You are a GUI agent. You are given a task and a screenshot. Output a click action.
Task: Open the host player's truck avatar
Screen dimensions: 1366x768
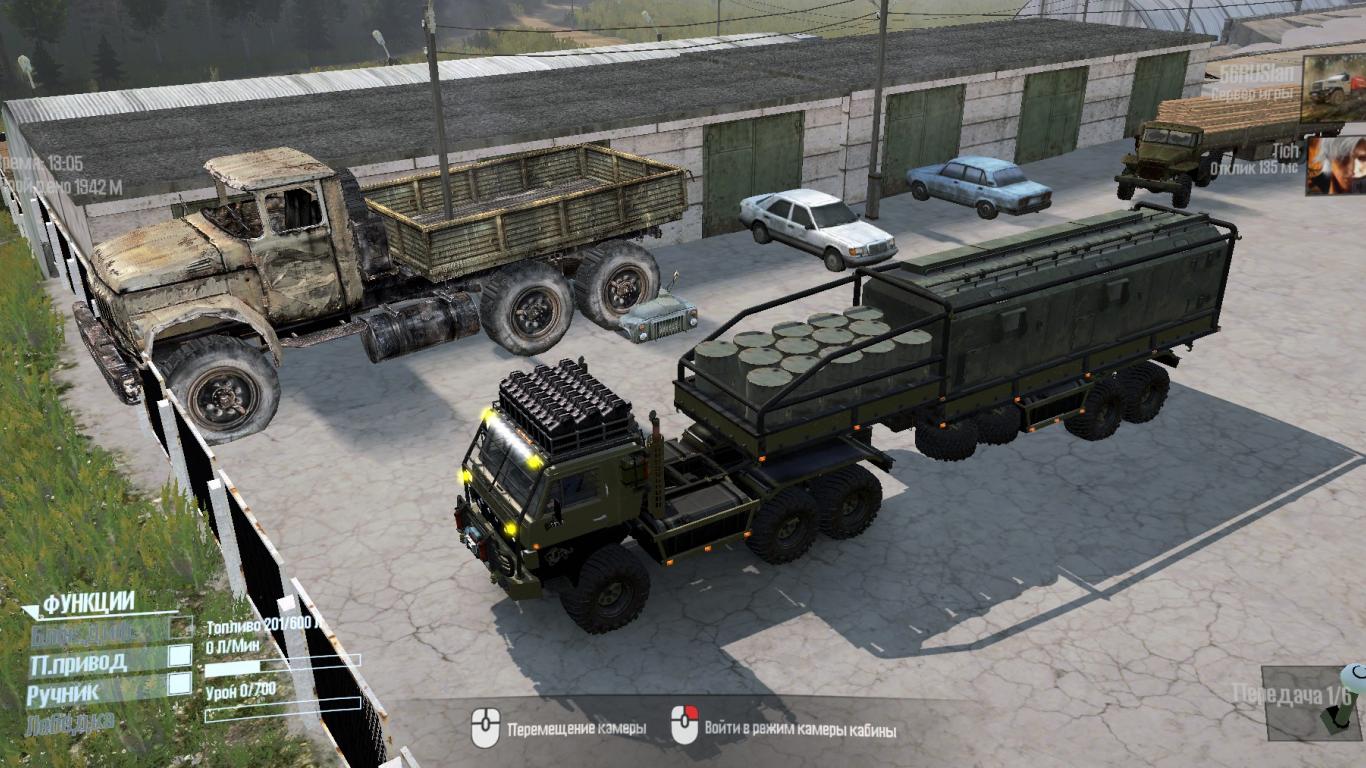(1332, 88)
